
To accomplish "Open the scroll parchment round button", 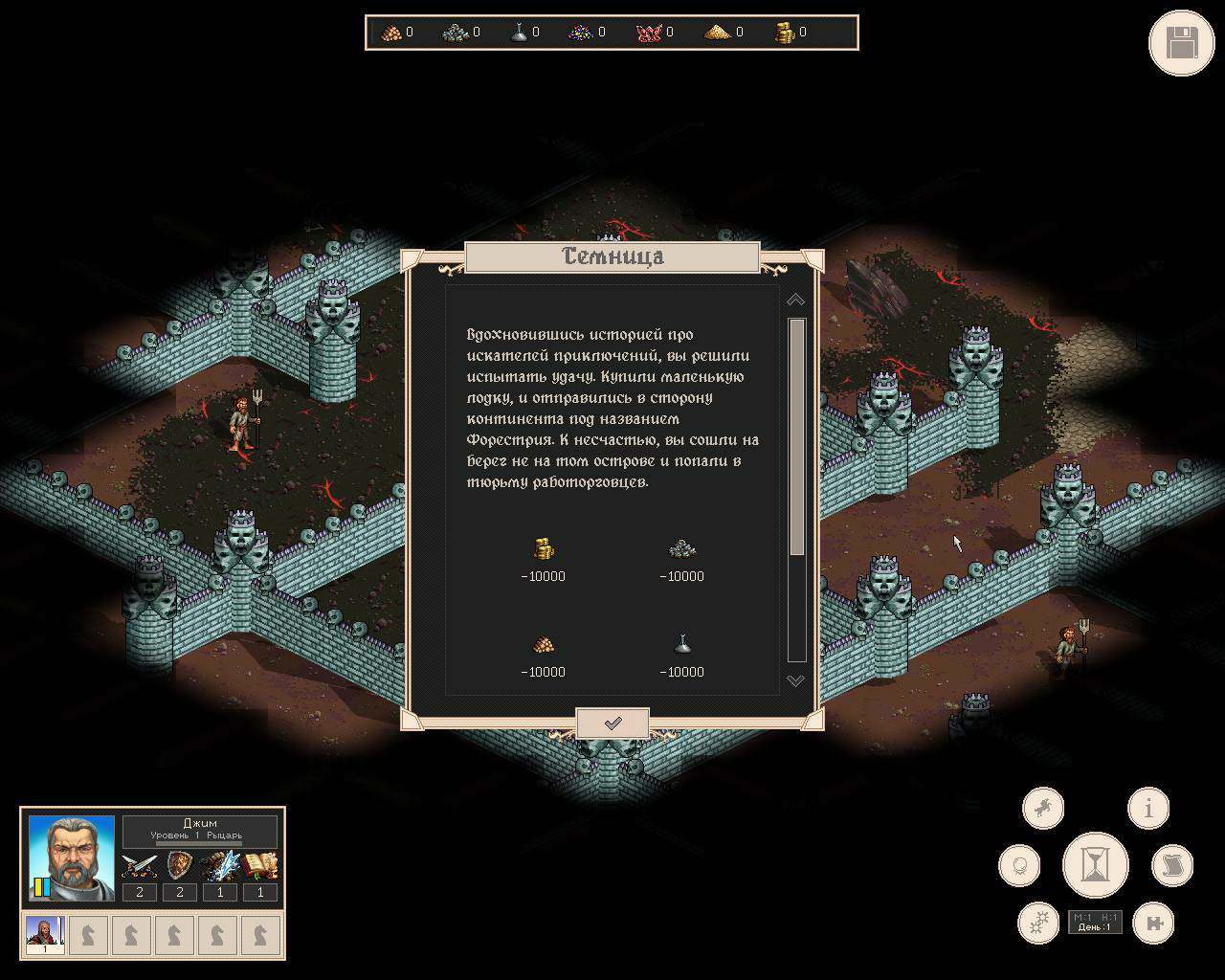I will (1171, 866).
